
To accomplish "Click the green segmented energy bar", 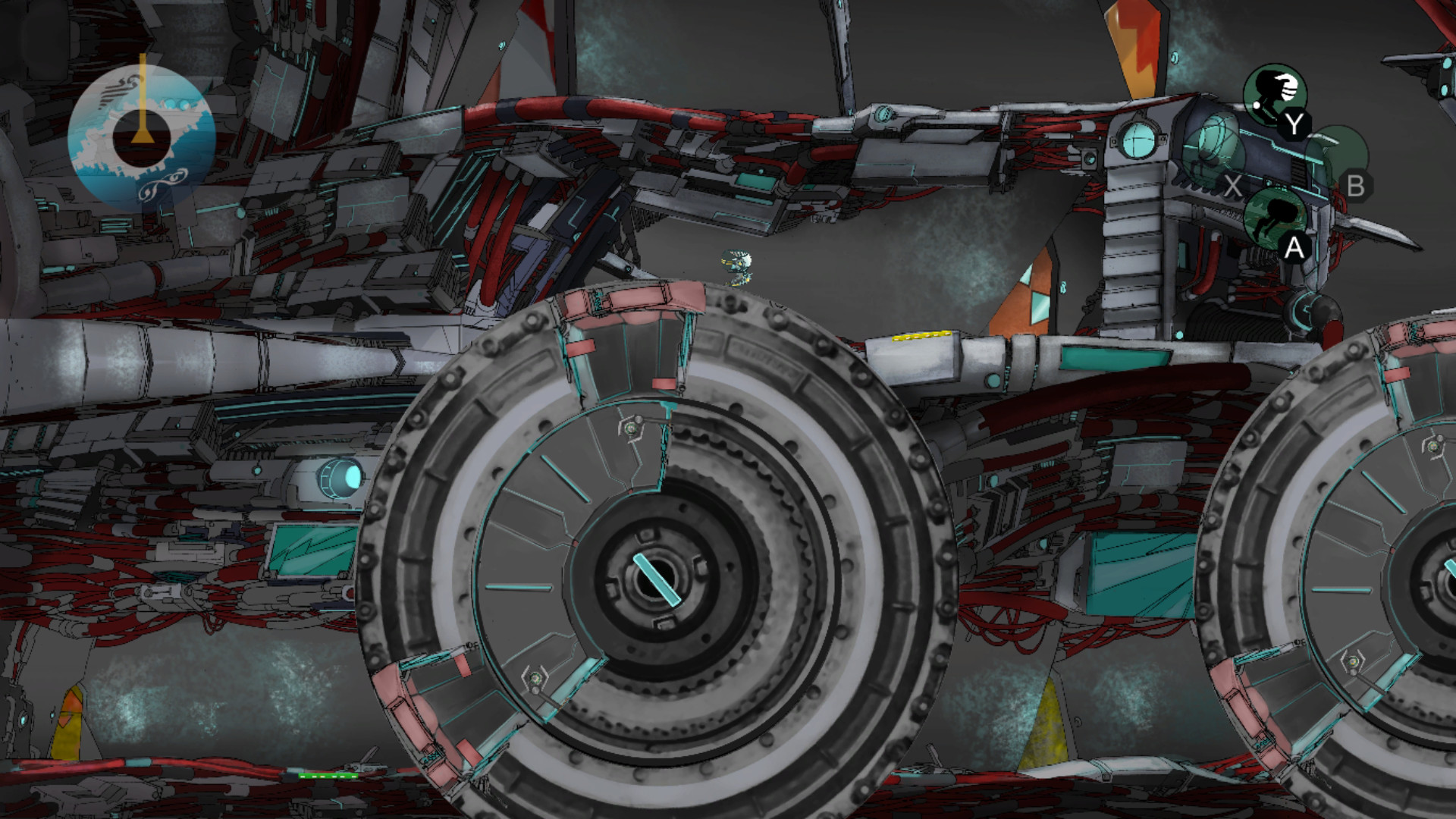I will click(x=328, y=775).
